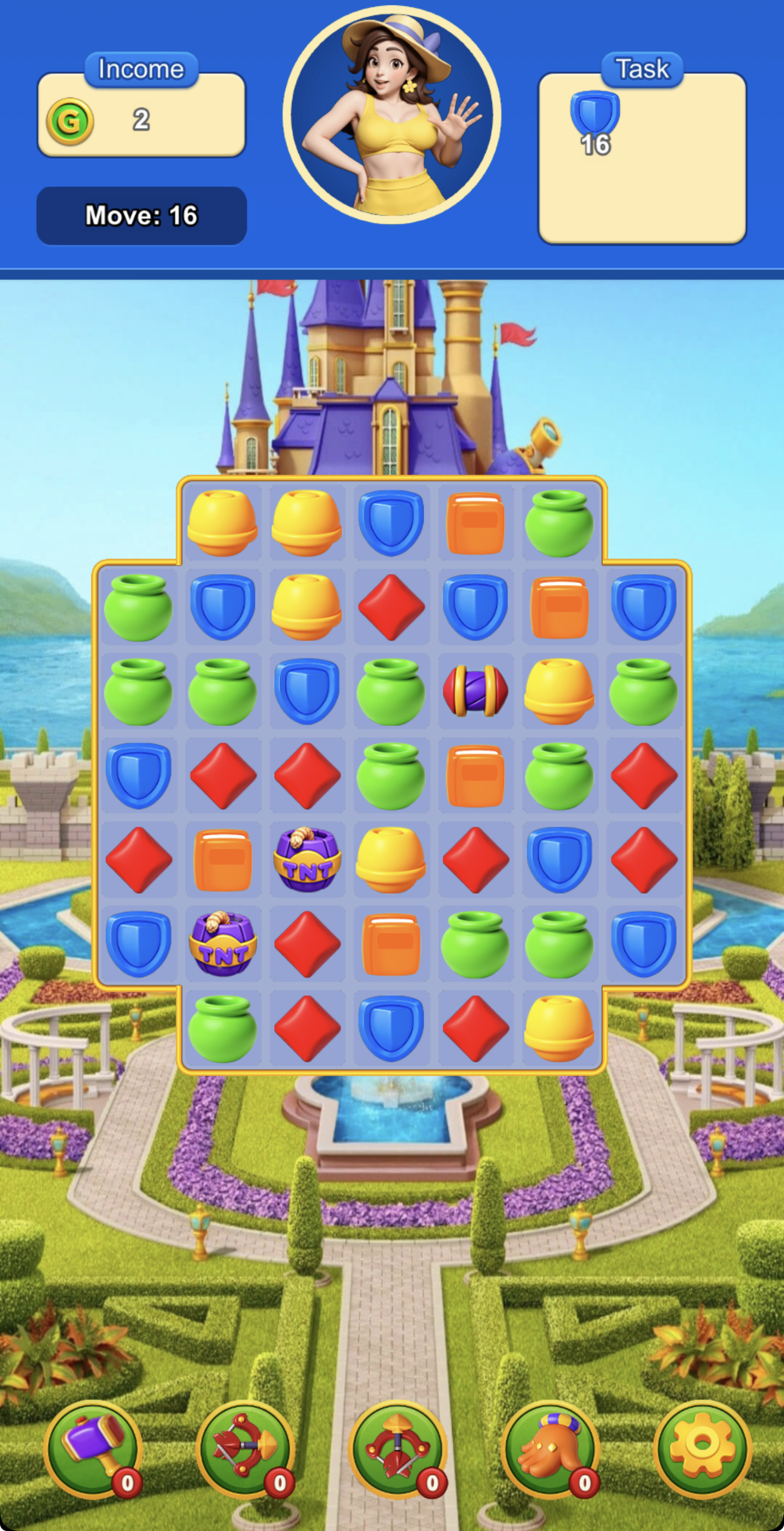
Task: Tap the blue shield in the top row
Action: (x=391, y=523)
